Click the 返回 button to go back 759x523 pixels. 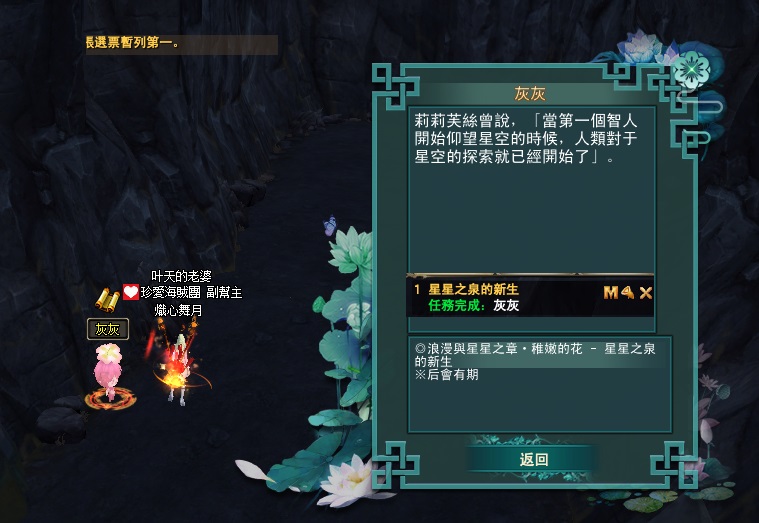(534, 459)
